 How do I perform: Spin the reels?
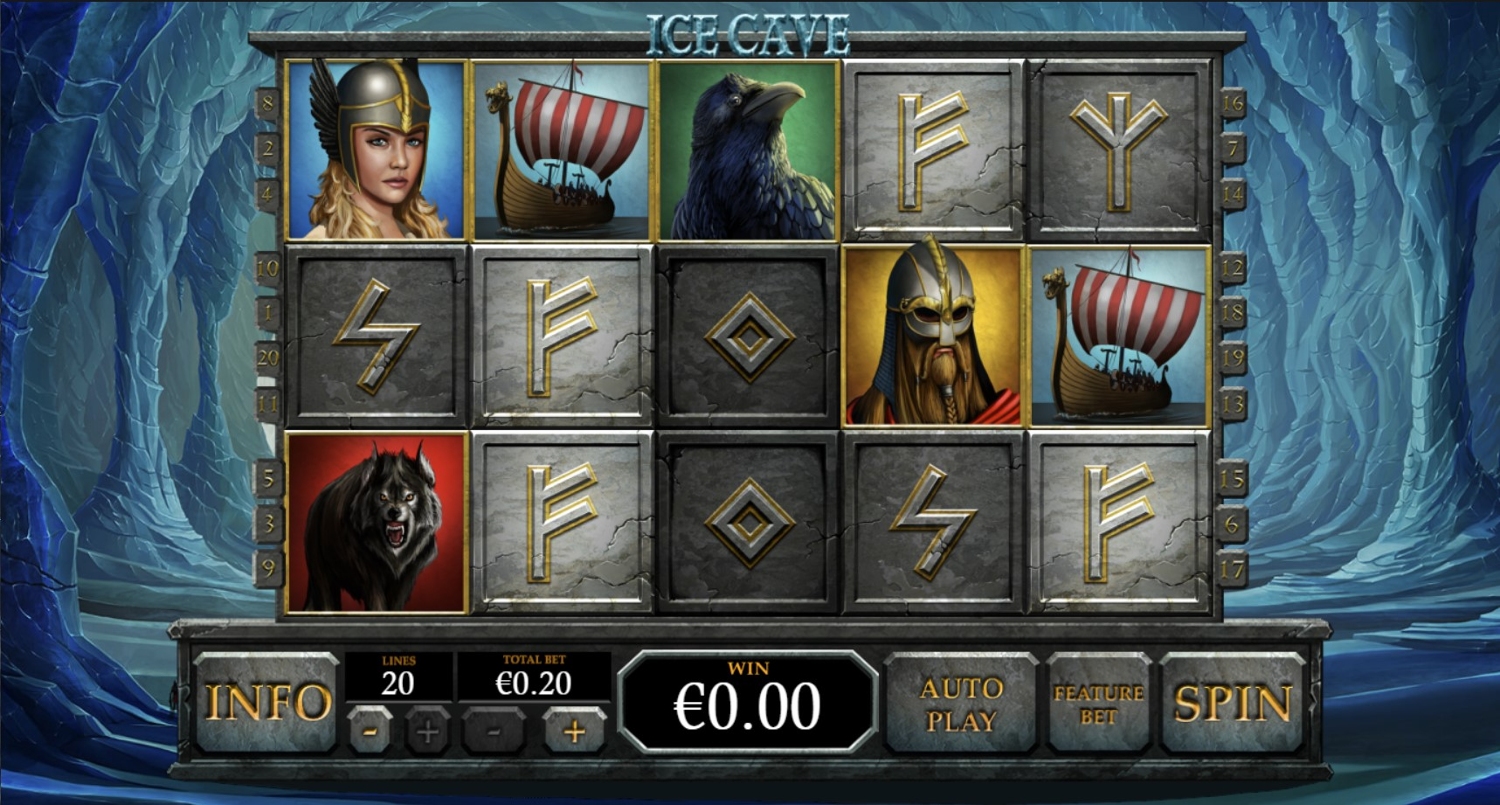pos(1233,703)
